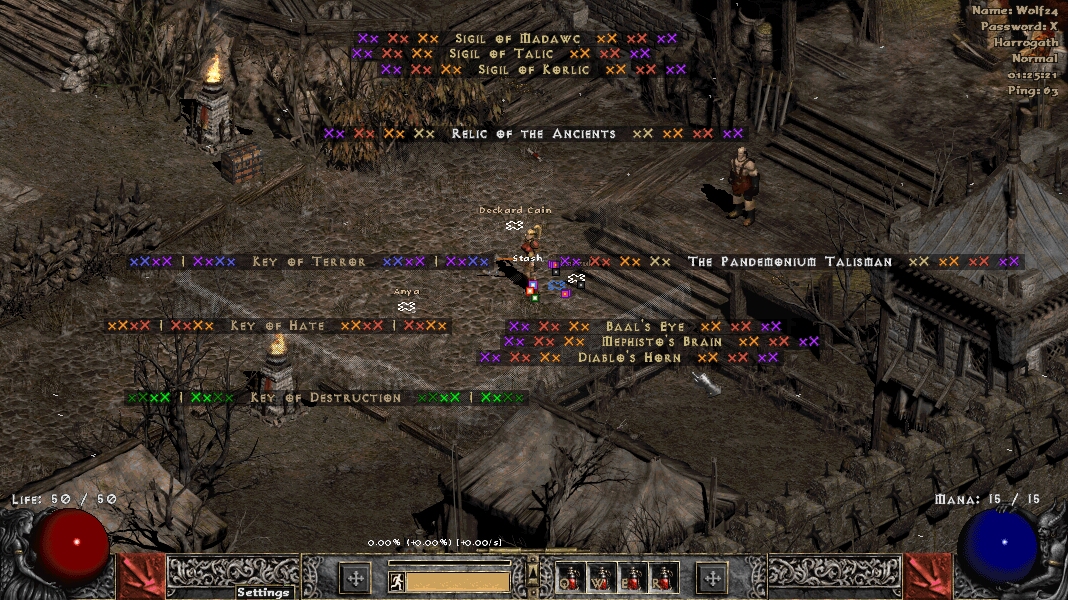Use the belt potion labeled E

point(634,577)
